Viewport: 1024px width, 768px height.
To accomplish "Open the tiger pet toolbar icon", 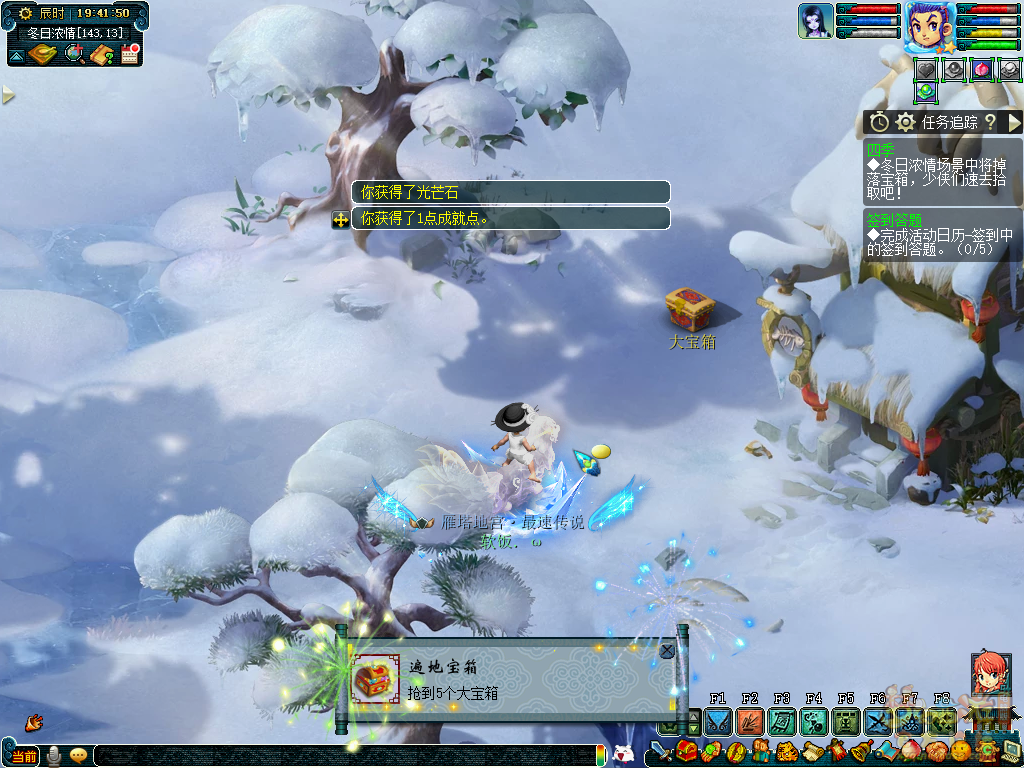I will [x=786, y=751].
